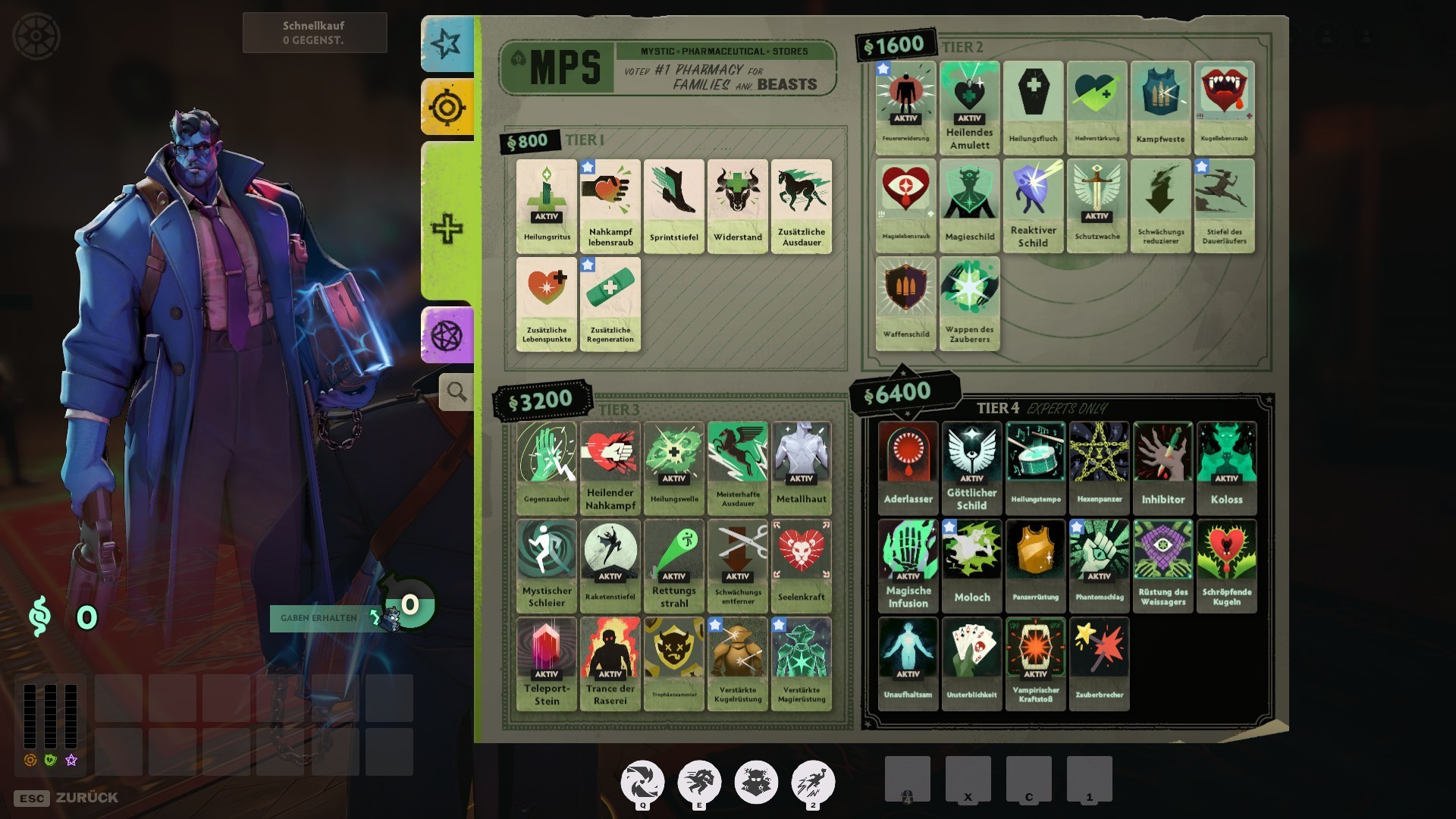Select the Metallhaut item
Screen dimensions: 1456x819
click(802, 468)
